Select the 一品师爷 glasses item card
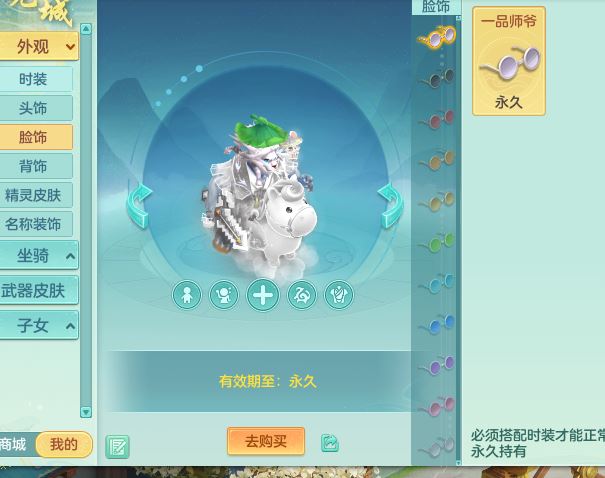The height and width of the screenshot is (478, 605). [x=509, y=62]
